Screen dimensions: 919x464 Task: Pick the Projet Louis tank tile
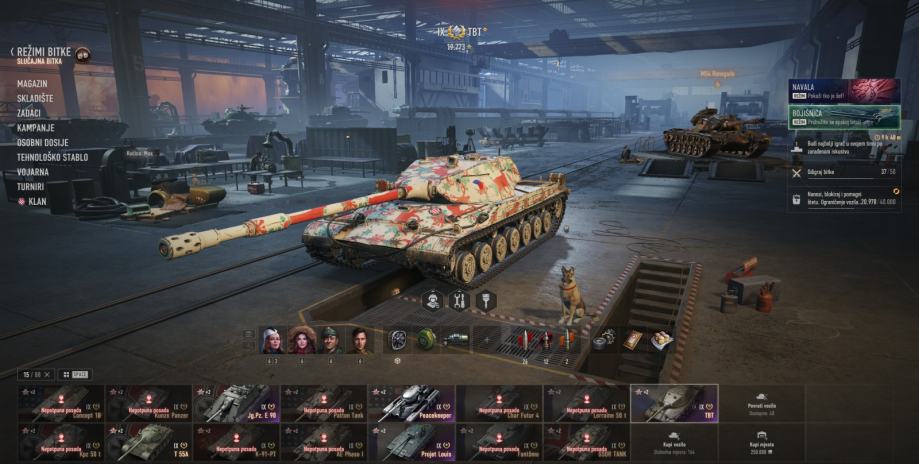pos(411,441)
